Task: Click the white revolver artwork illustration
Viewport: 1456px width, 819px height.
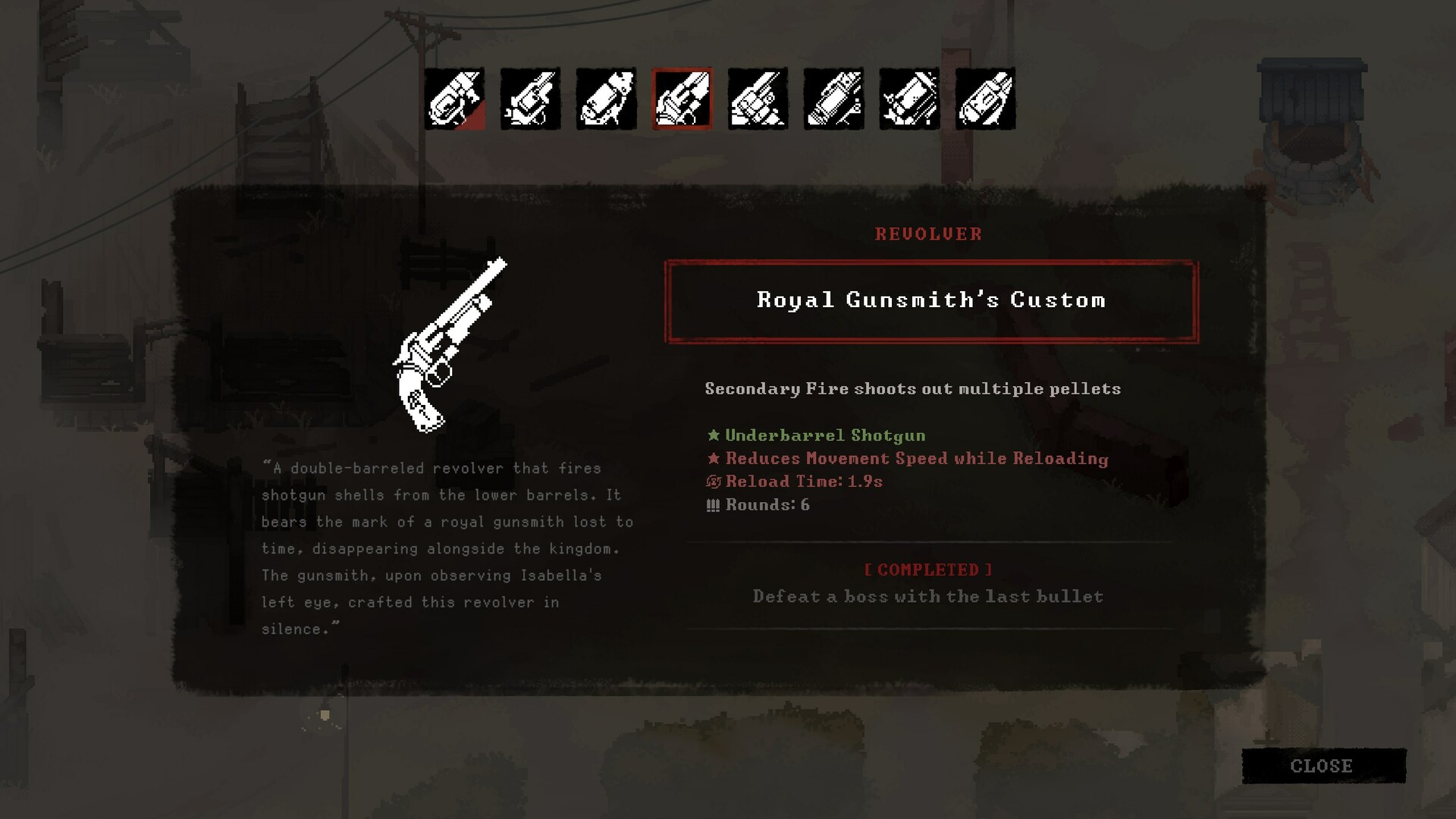Action: [x=447, y=345]
